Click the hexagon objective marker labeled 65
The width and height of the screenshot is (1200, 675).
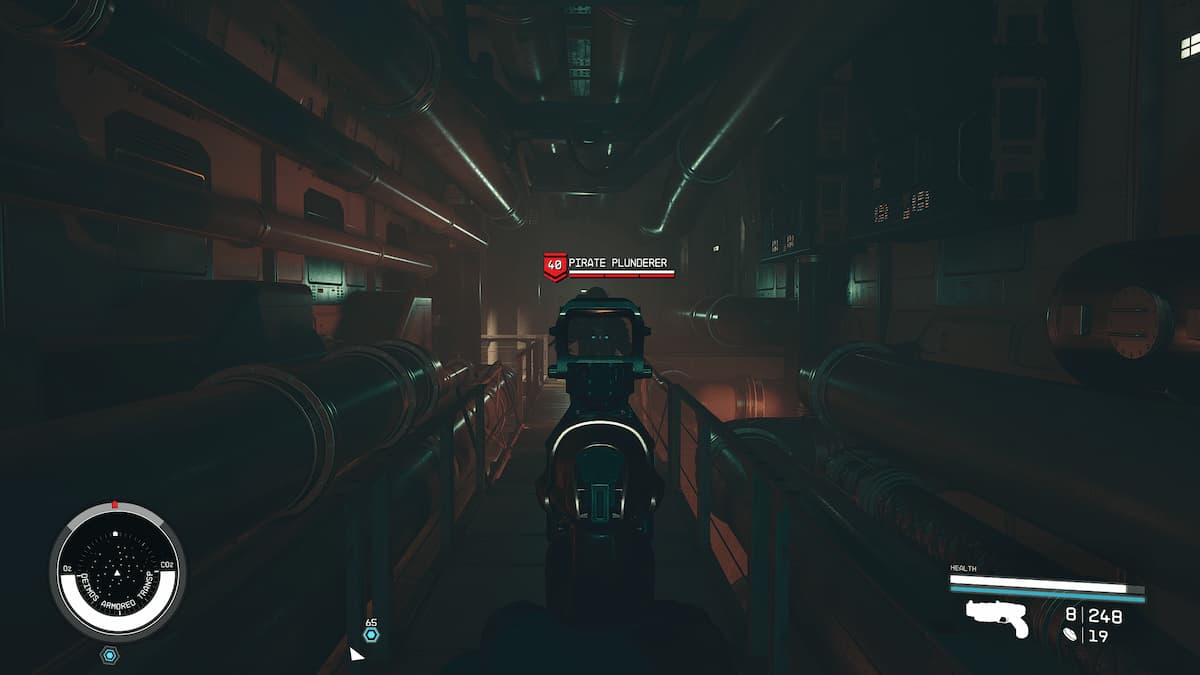pyautogui.click(x=371, y=635)
